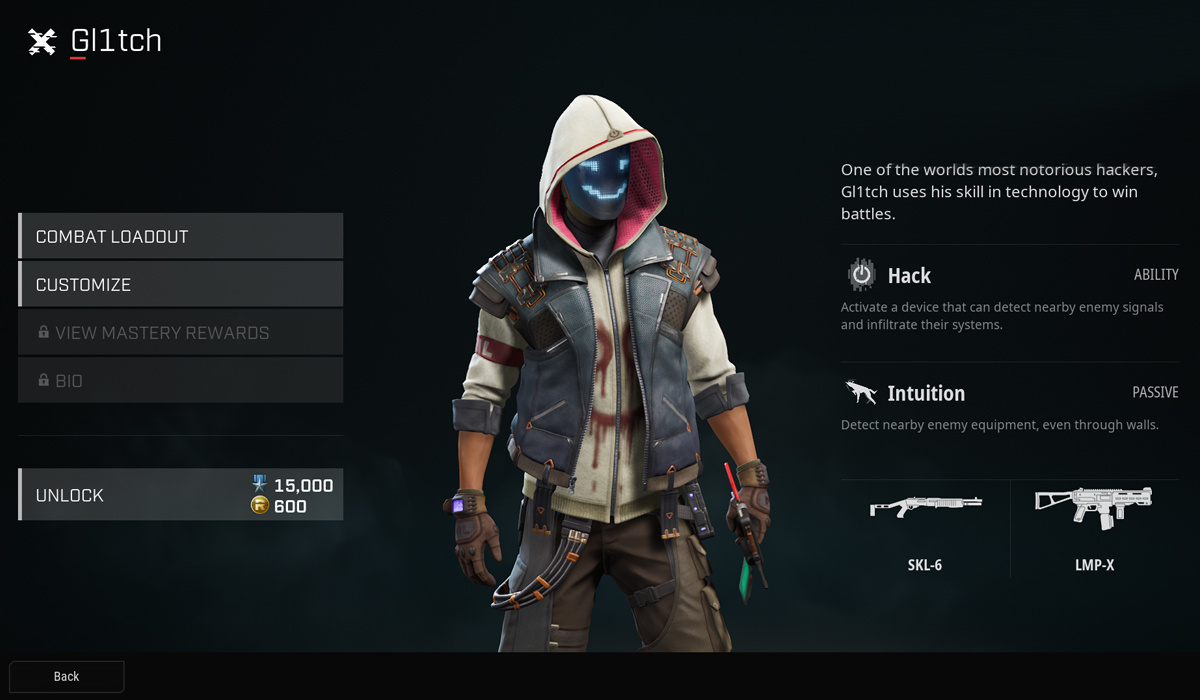Go back using the Back button
The width and height of the screenshot is (1200, 700).
[x=67, y=676]
